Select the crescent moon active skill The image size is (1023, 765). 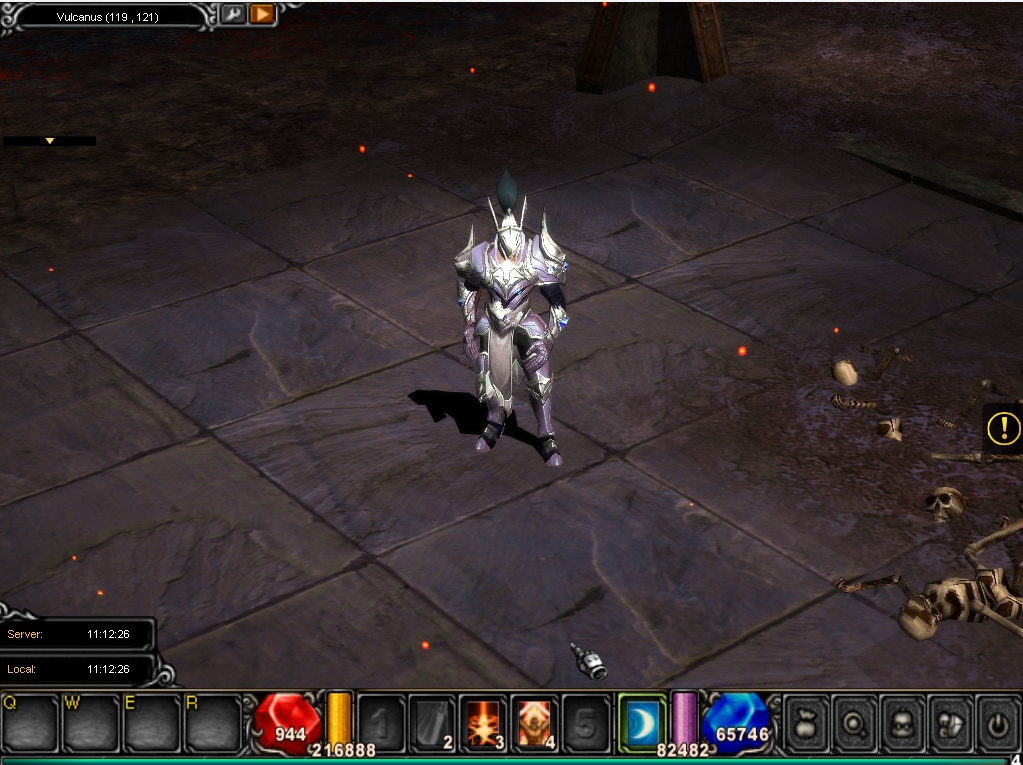click(x=641, y=722)
